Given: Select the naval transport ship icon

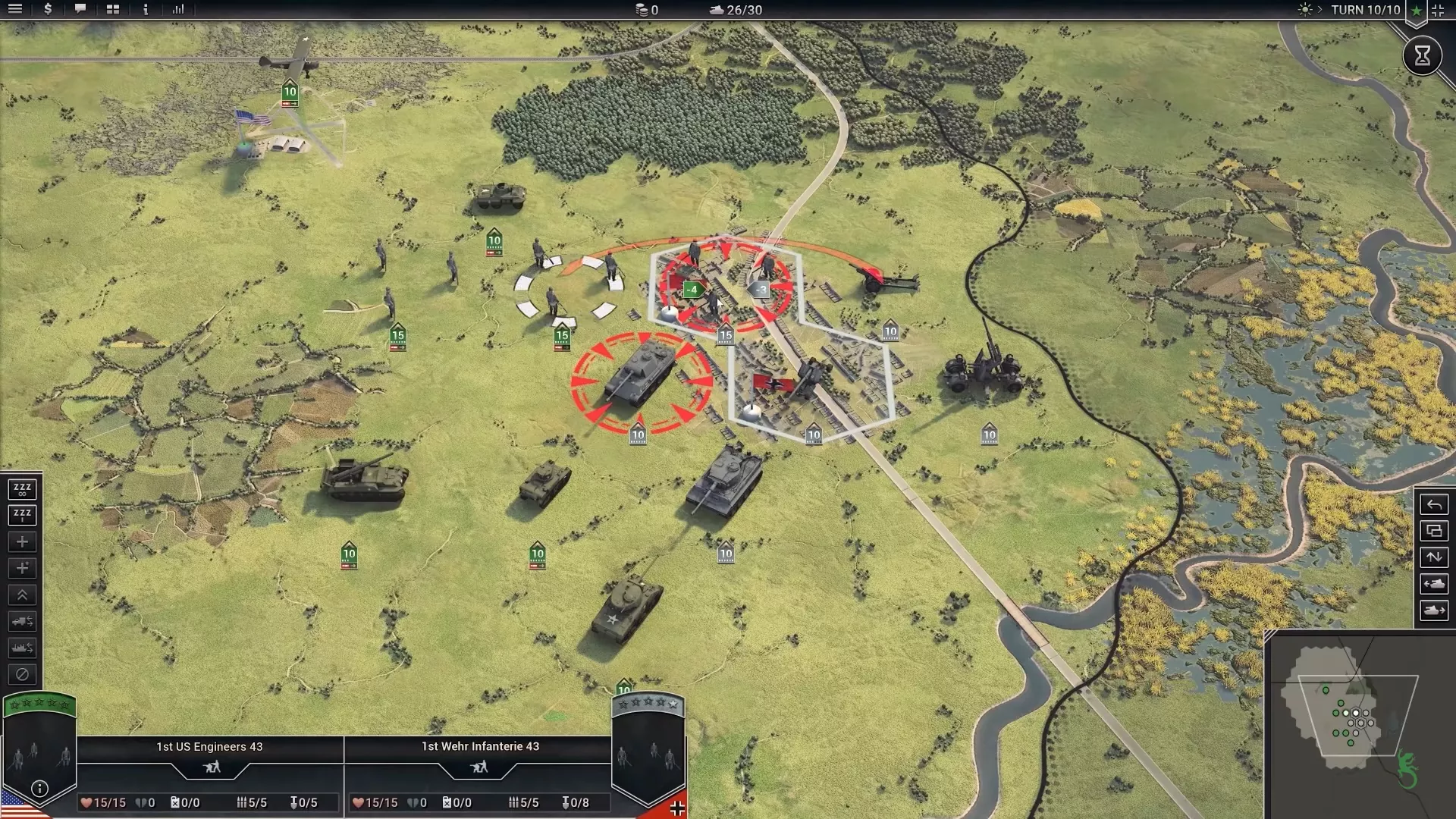Looking at the screenshot, I should pyautogui.click(x=22, y=648).
